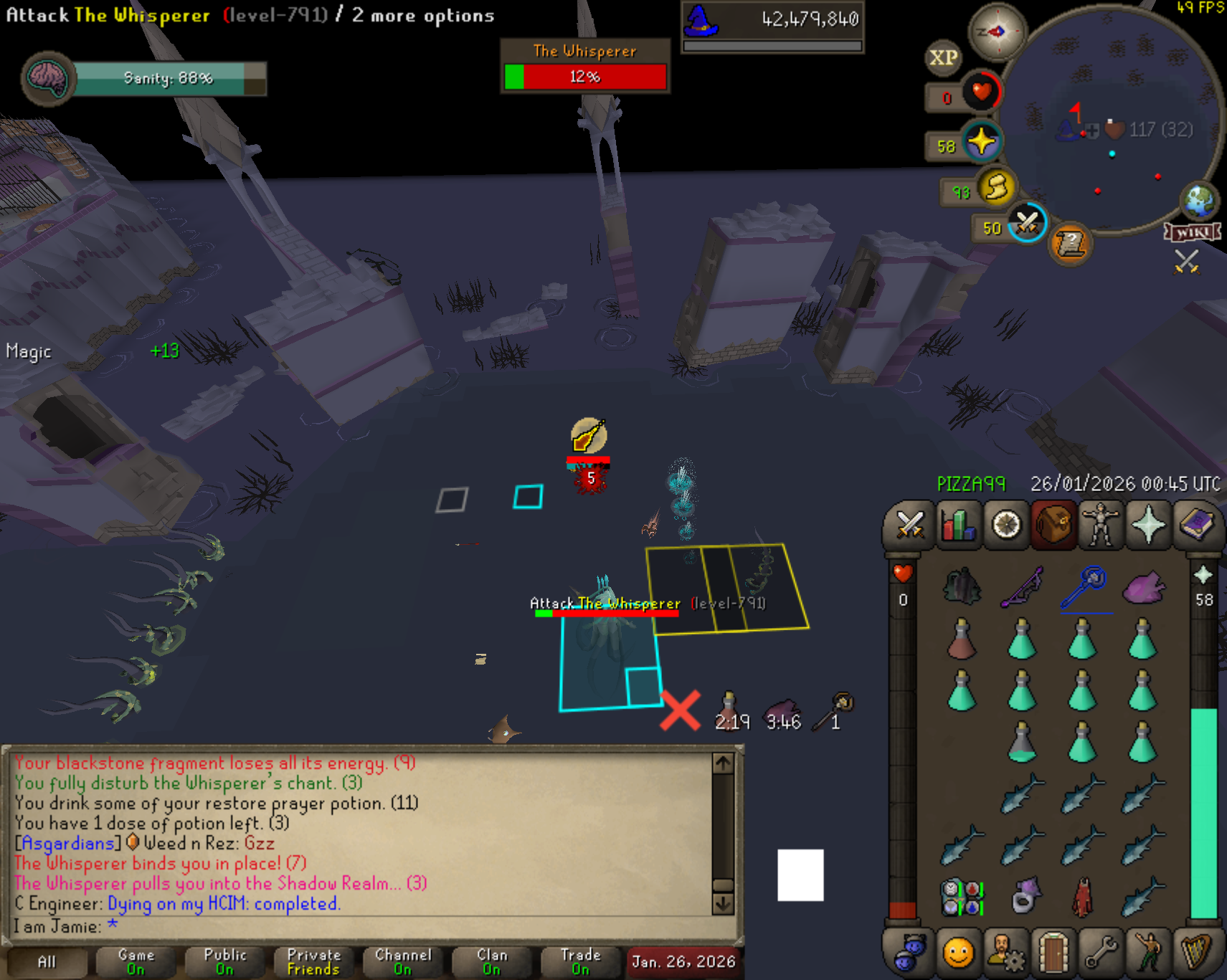Open the Worn Equipment tab
1227x980 pixels.
tap(1101, 525)
